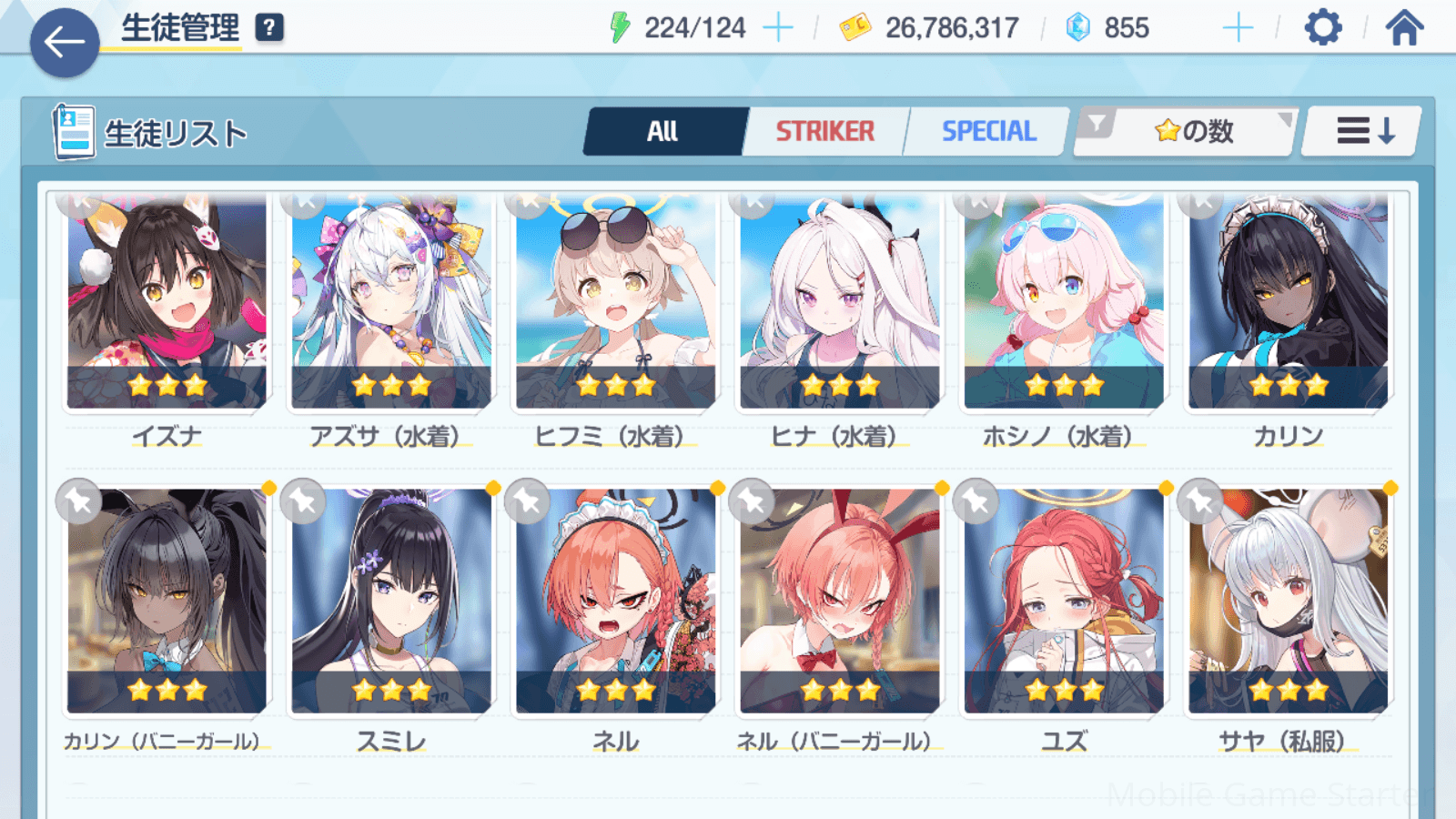Screen dimensions: 1456x819
Task: Open ヒフミ (水着) student card
Action: point(615,300)
